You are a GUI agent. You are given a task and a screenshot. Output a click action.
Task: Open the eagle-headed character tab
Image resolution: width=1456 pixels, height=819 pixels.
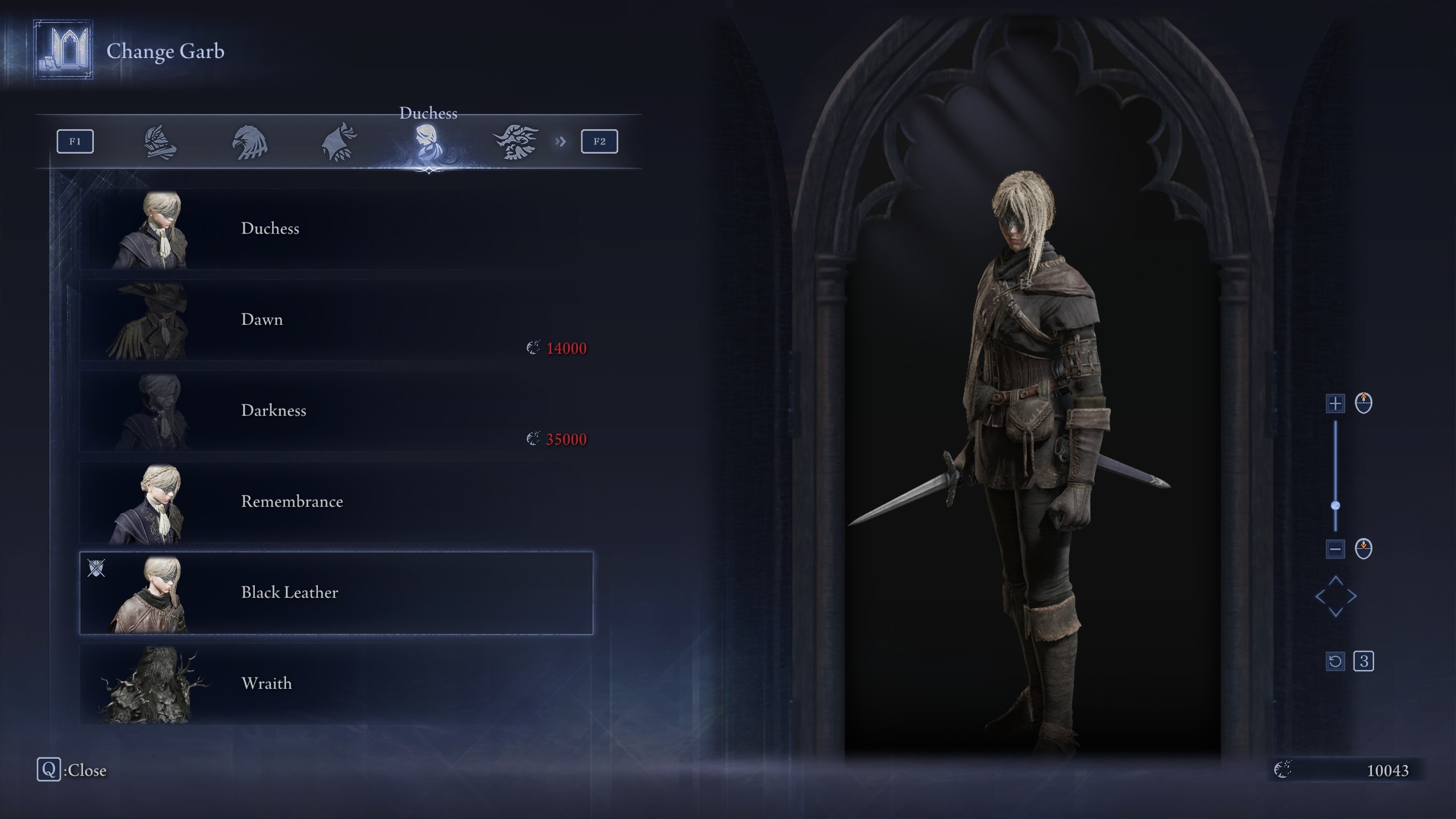click(250, 142)
